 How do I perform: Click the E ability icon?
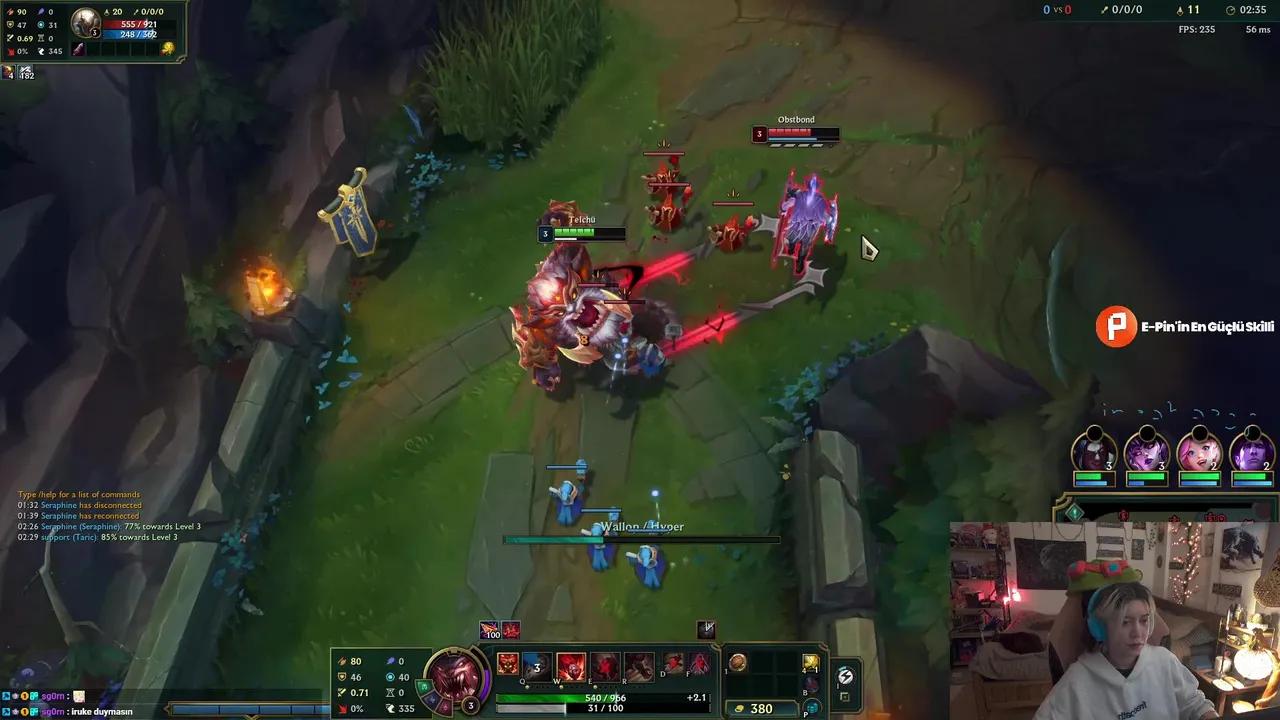pyautogui.click(x=603, y=665)
